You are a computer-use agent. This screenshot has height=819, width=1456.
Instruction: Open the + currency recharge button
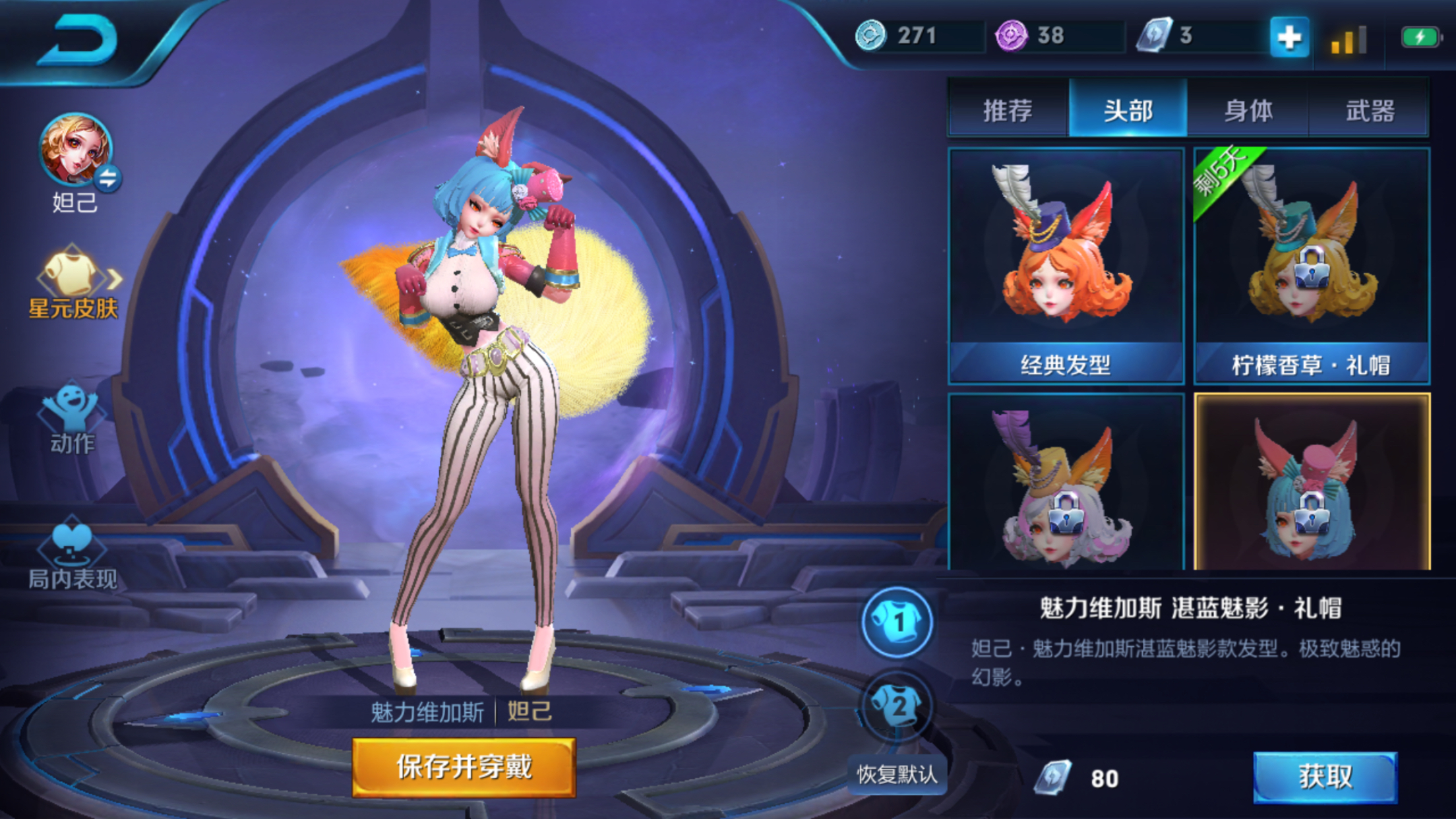click(x=1291, y=38)
